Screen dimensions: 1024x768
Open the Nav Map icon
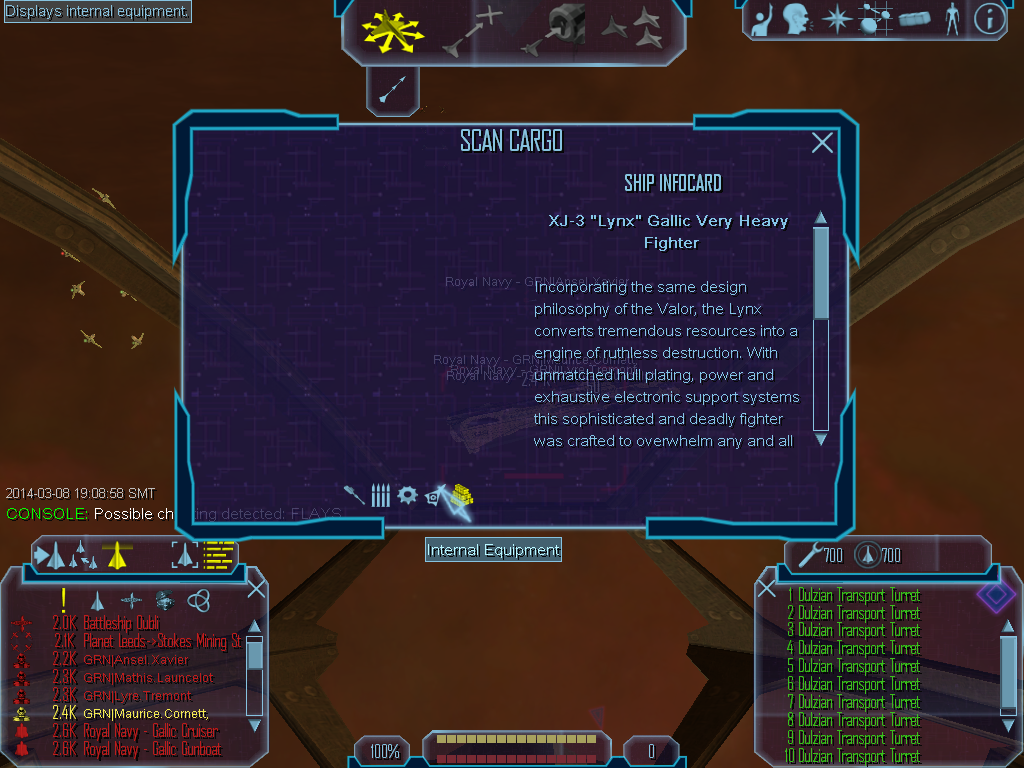tap(875, 19)
